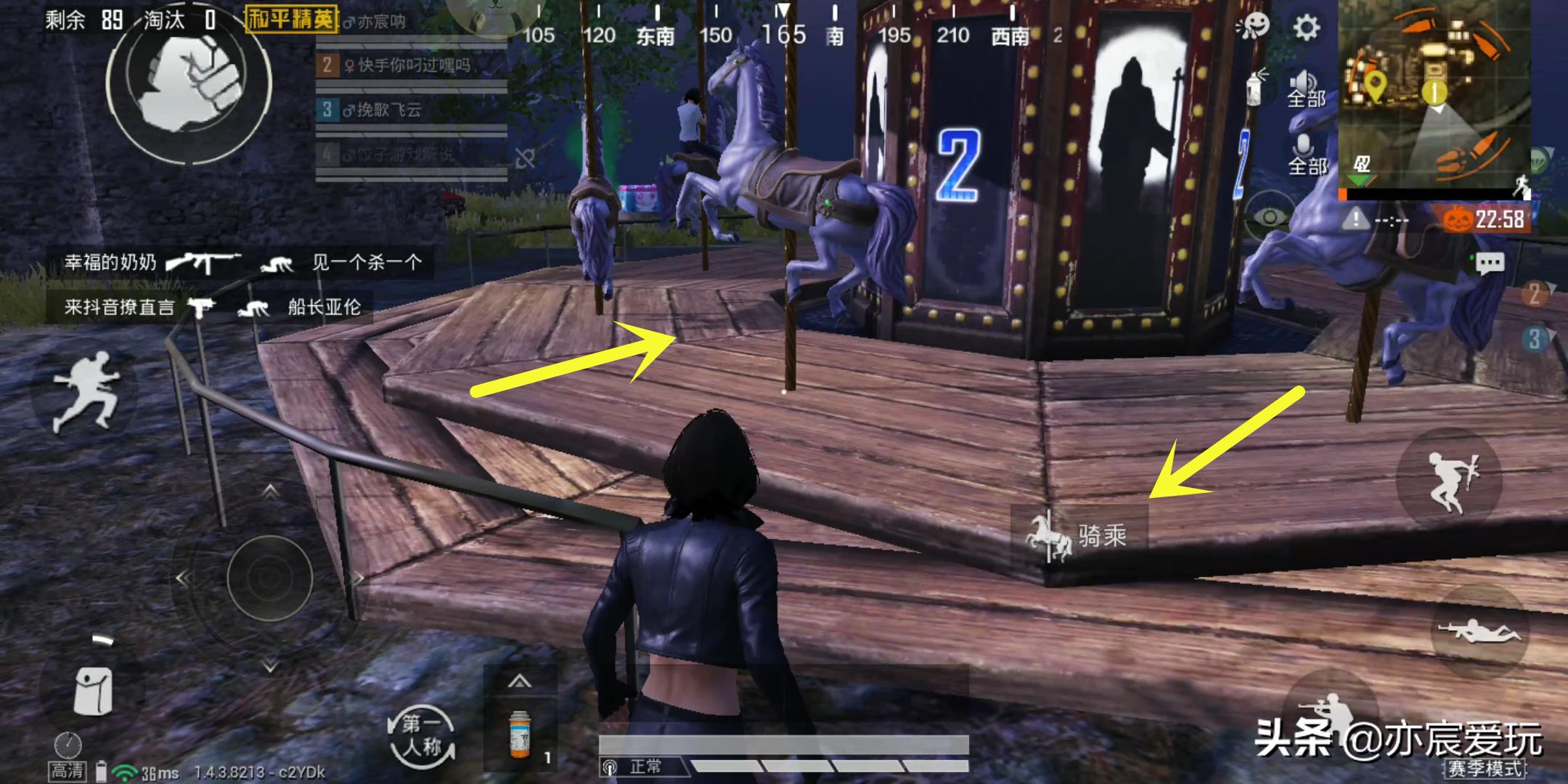Open the minimap
The image size is (1568, 784).
click(x=1434, y=94)
